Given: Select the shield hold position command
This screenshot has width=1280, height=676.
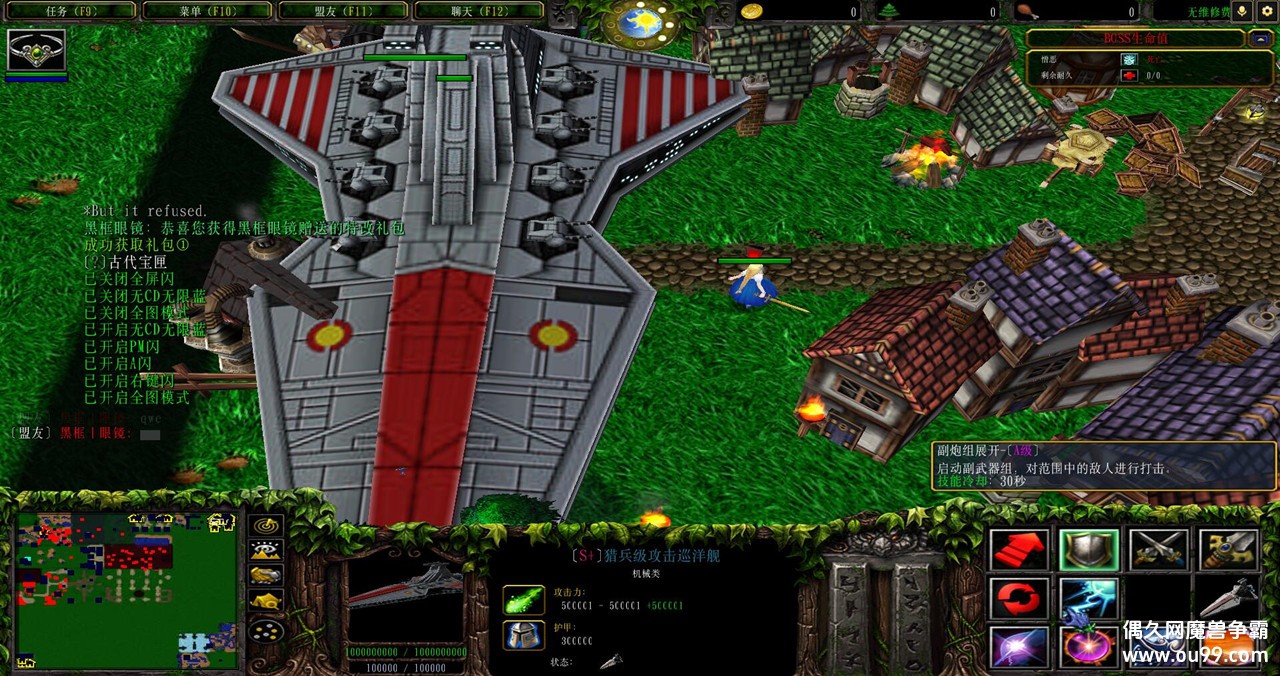Looking at the screenshot, I should [1088, 549].
